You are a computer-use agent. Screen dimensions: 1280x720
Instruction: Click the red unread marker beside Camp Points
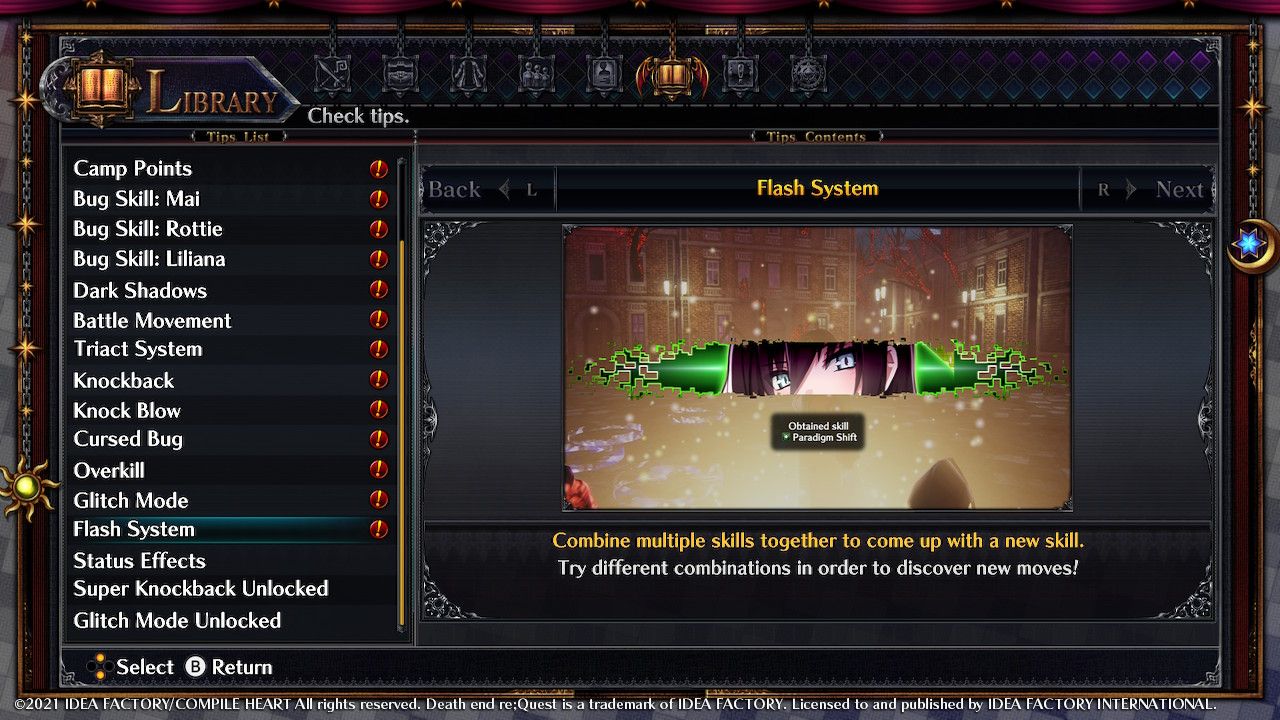click(378, 169)
